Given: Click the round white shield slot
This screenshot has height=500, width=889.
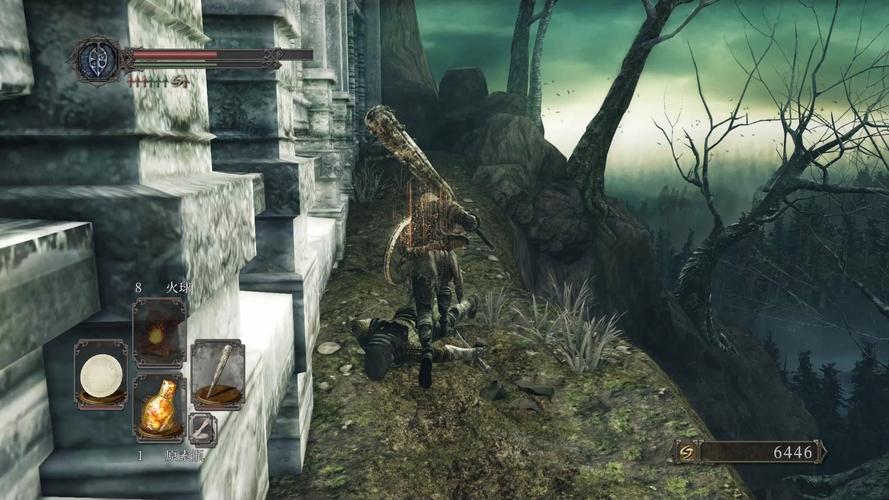Looking at the screenshot, I should (101, 374).
